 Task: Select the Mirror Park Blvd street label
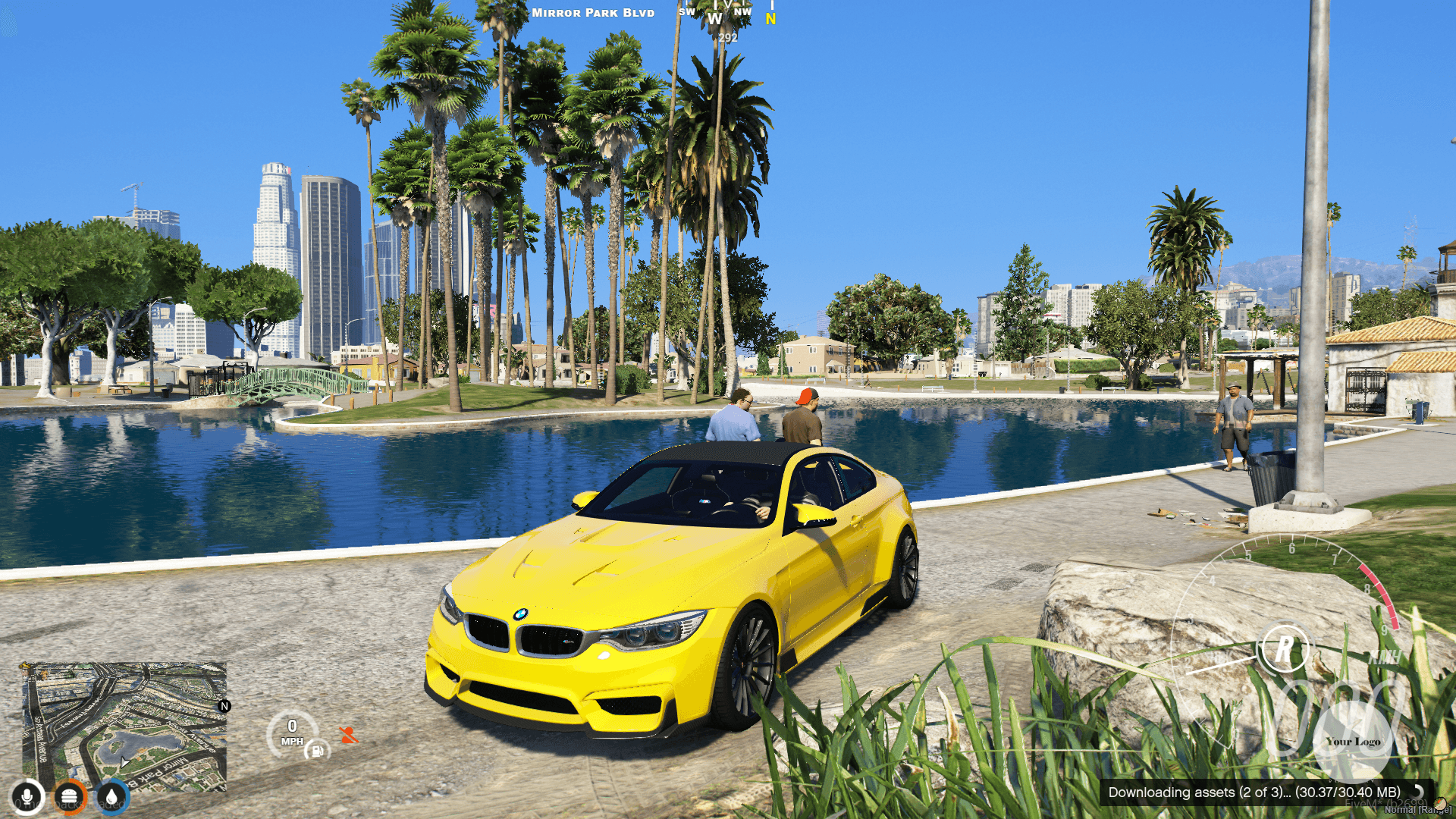(593, 12)
